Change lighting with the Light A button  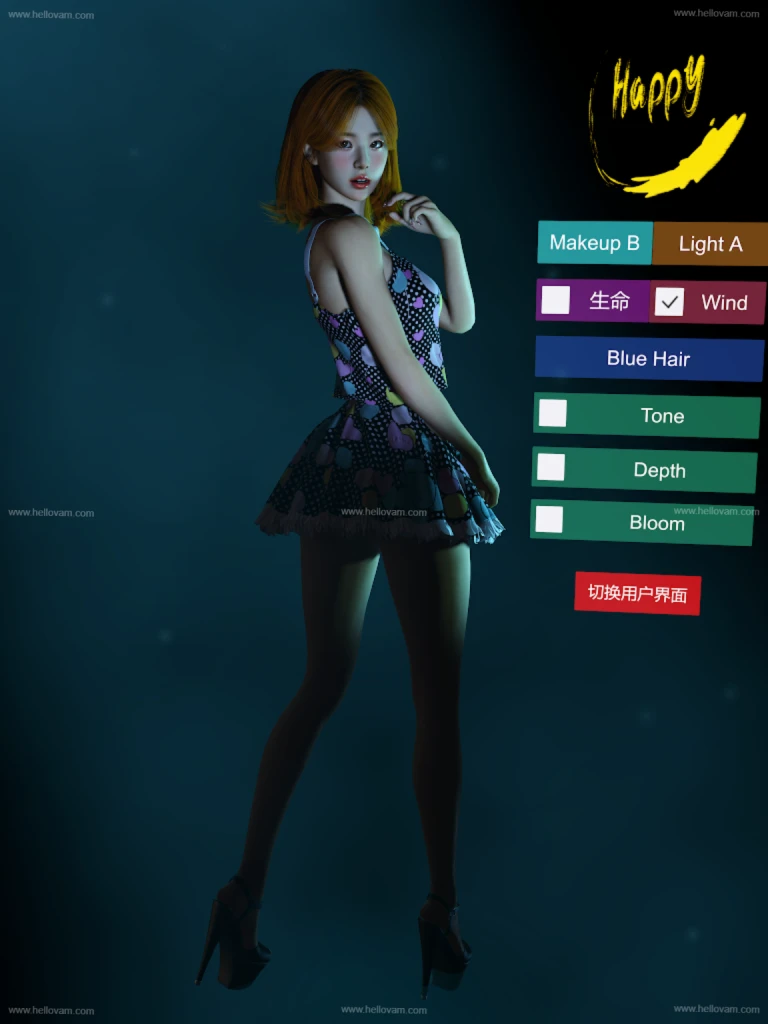(710, 244)
